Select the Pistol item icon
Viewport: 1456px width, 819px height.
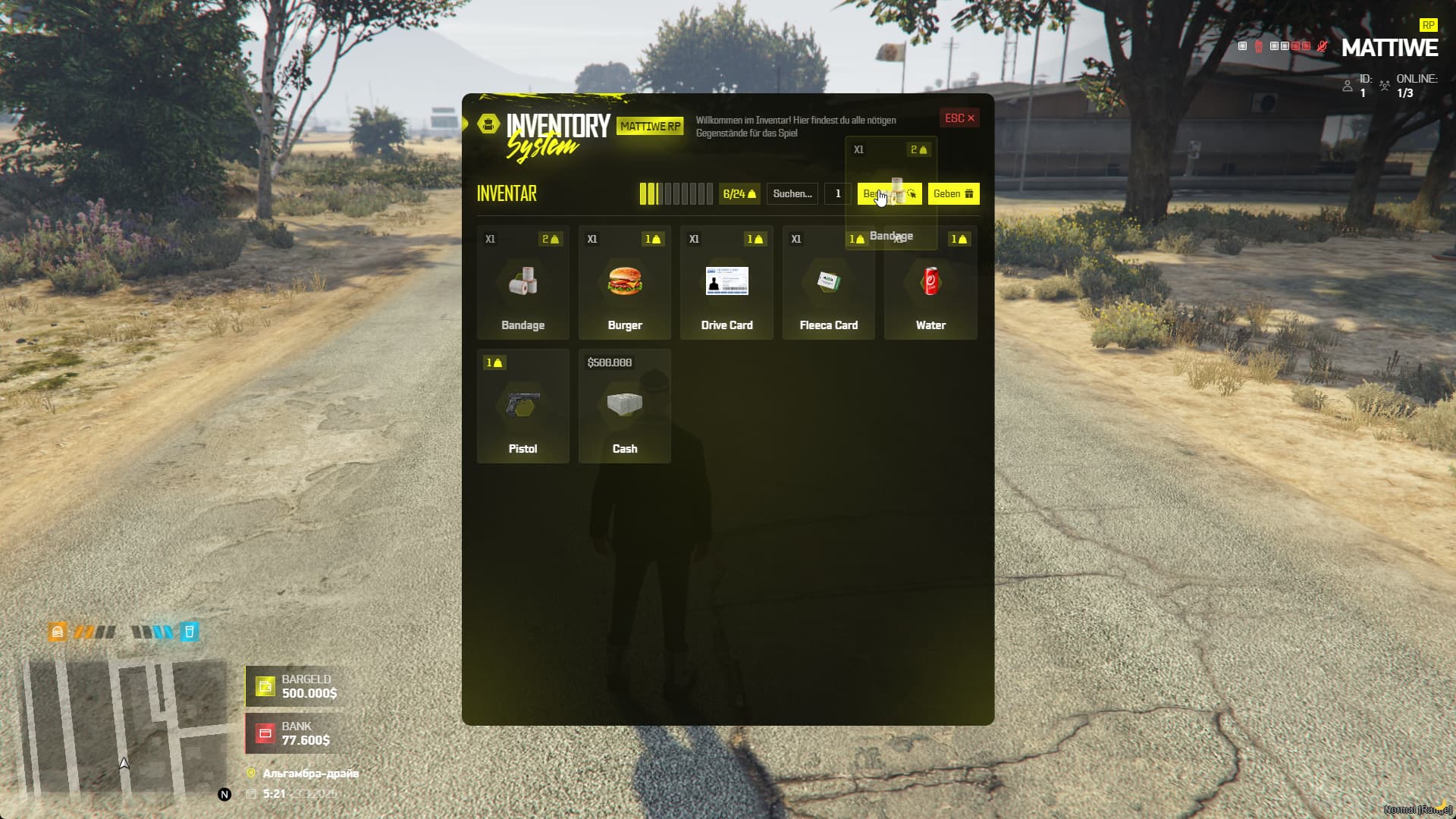tap(522, 405)
